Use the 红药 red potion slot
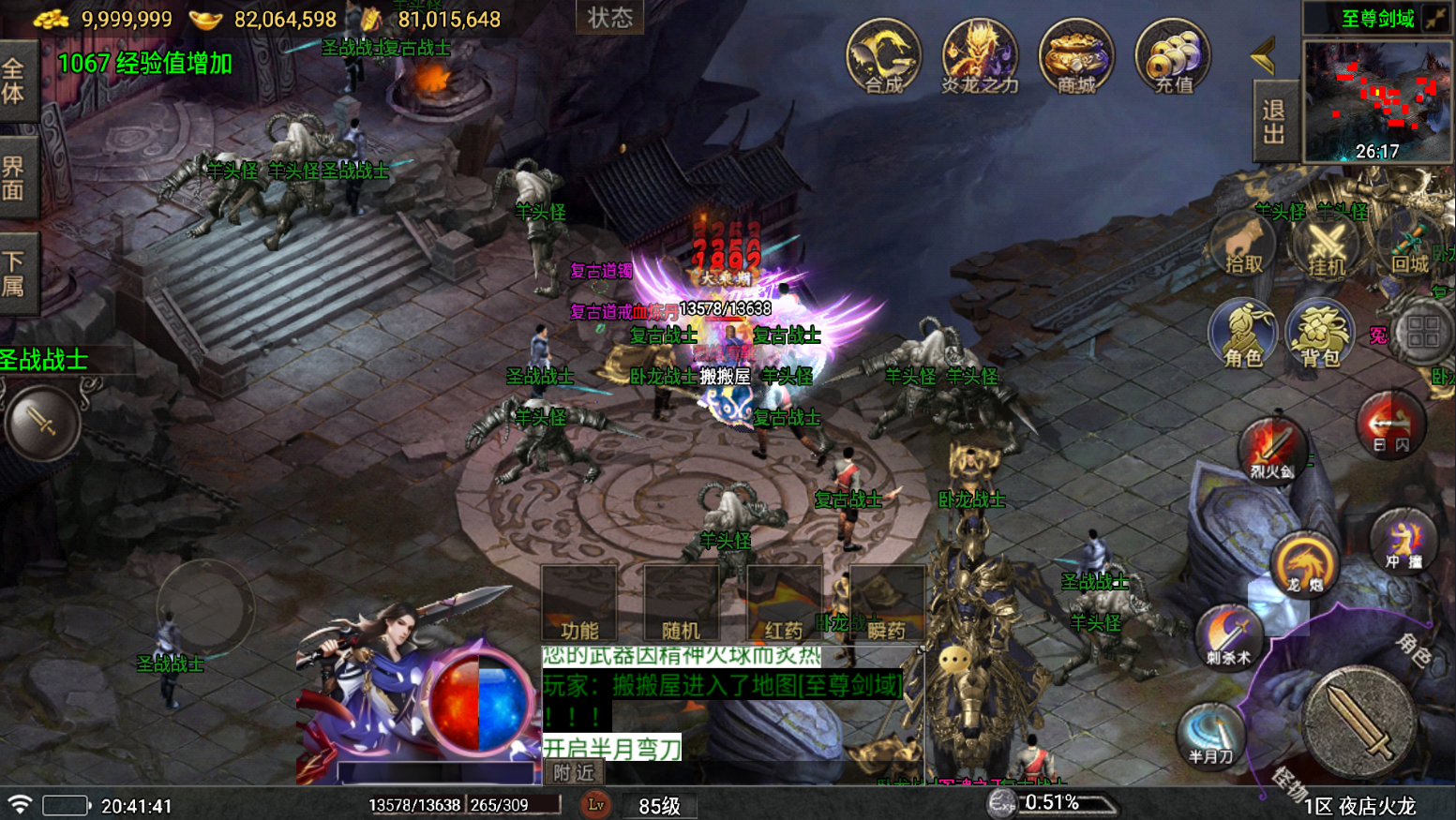This screenshot has width=1456, height=820. pyautogui.click(x=784, y=604)
